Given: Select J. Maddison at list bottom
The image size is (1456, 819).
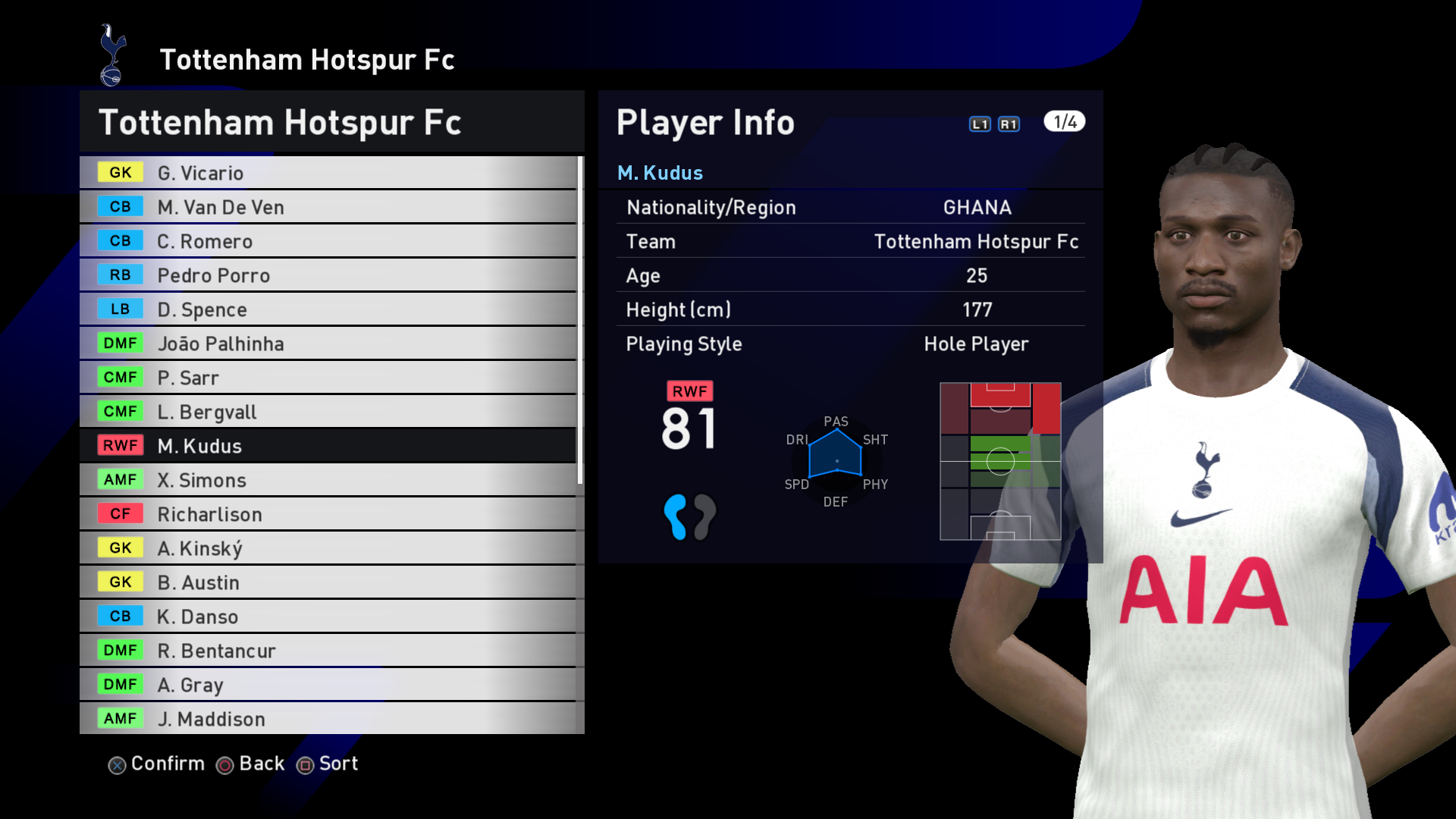Looking at the screenshot, I should 328,719.
